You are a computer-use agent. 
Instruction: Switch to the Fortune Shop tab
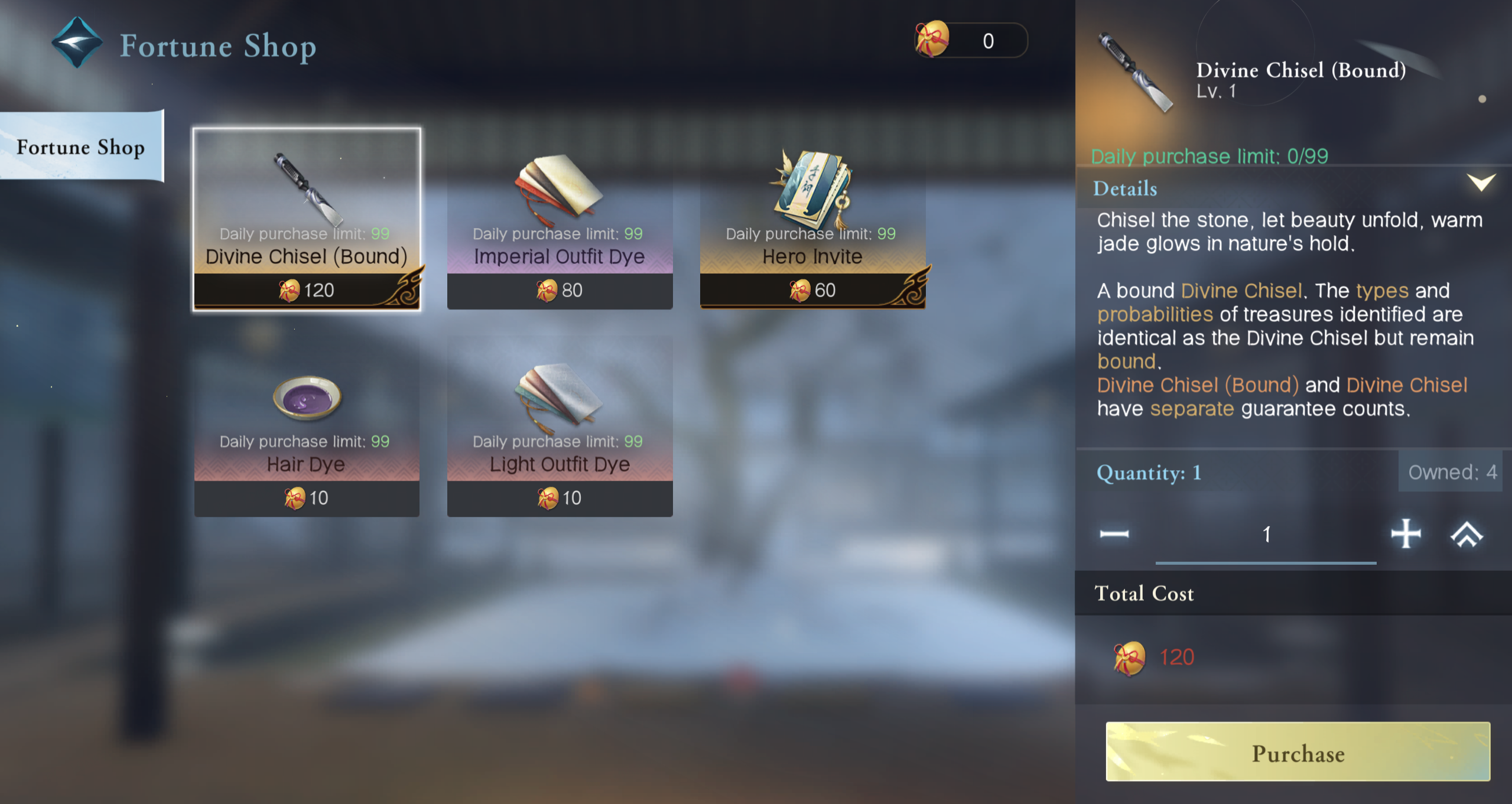click(x=81, y=147)
